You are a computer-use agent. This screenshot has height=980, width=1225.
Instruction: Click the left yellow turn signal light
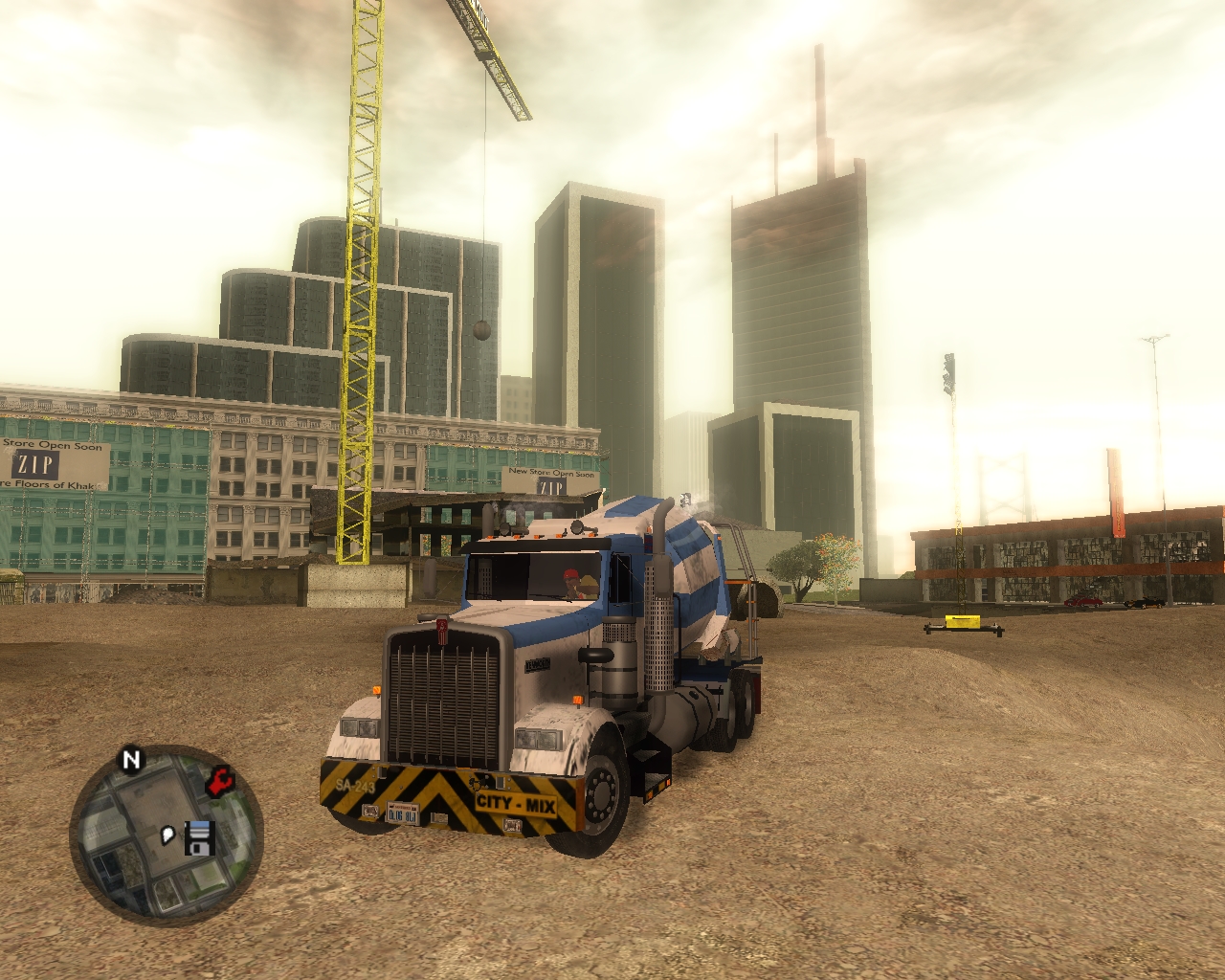click(x=375, y=690)
